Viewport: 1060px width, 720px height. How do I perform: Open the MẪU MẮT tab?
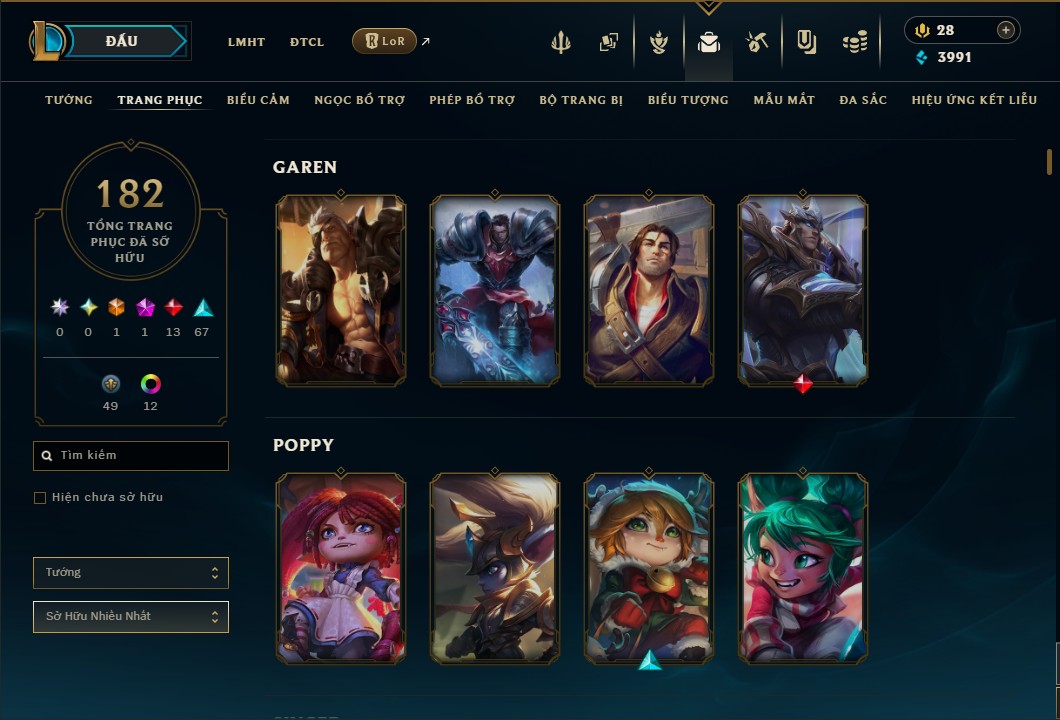(784, 100)
